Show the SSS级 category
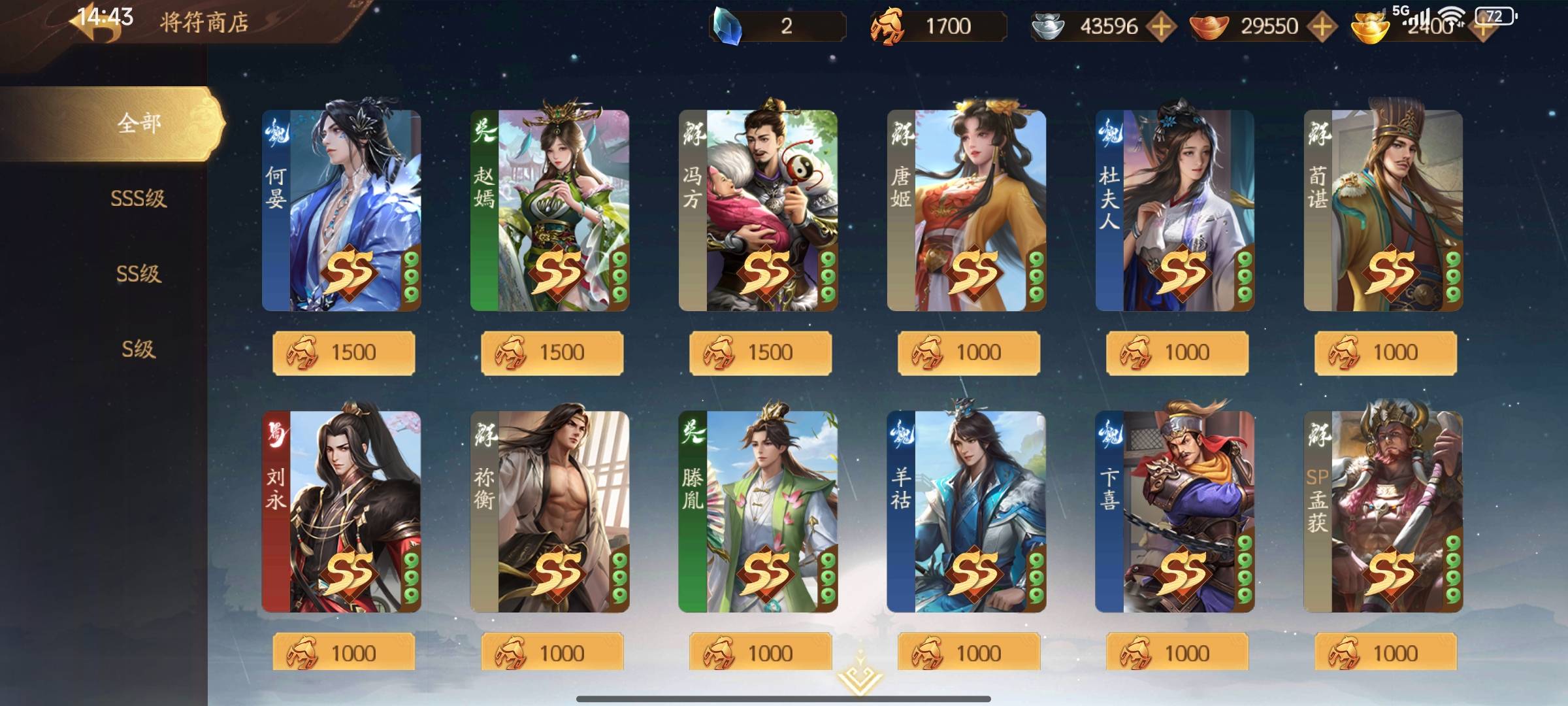Screen dimensions: 1568x706 [139, 198]
